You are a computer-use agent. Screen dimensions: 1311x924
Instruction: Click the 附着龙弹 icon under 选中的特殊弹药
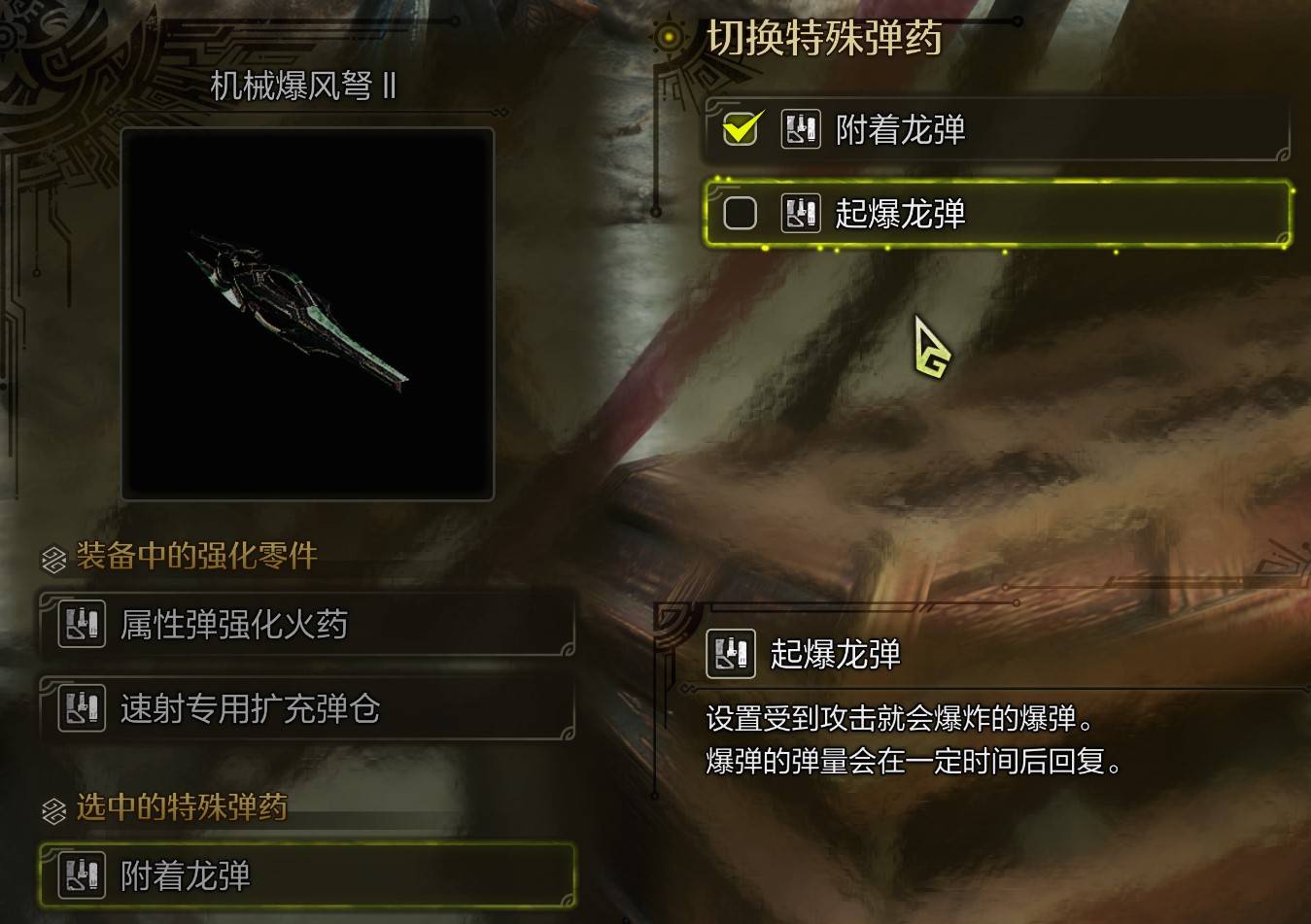pyautogui.click(x=81, y=877)
